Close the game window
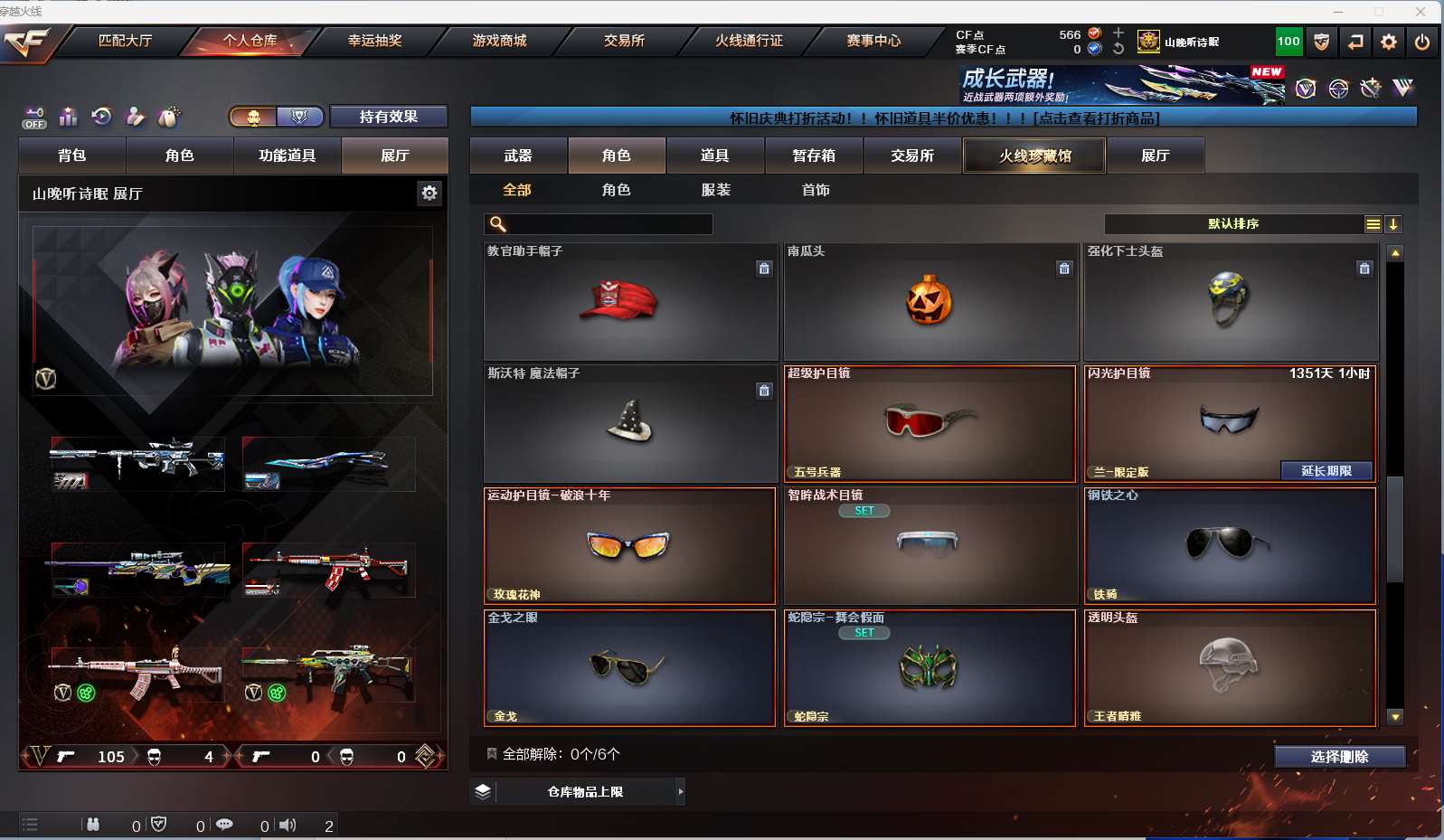1444x840 pixels. click(1420, 12)
